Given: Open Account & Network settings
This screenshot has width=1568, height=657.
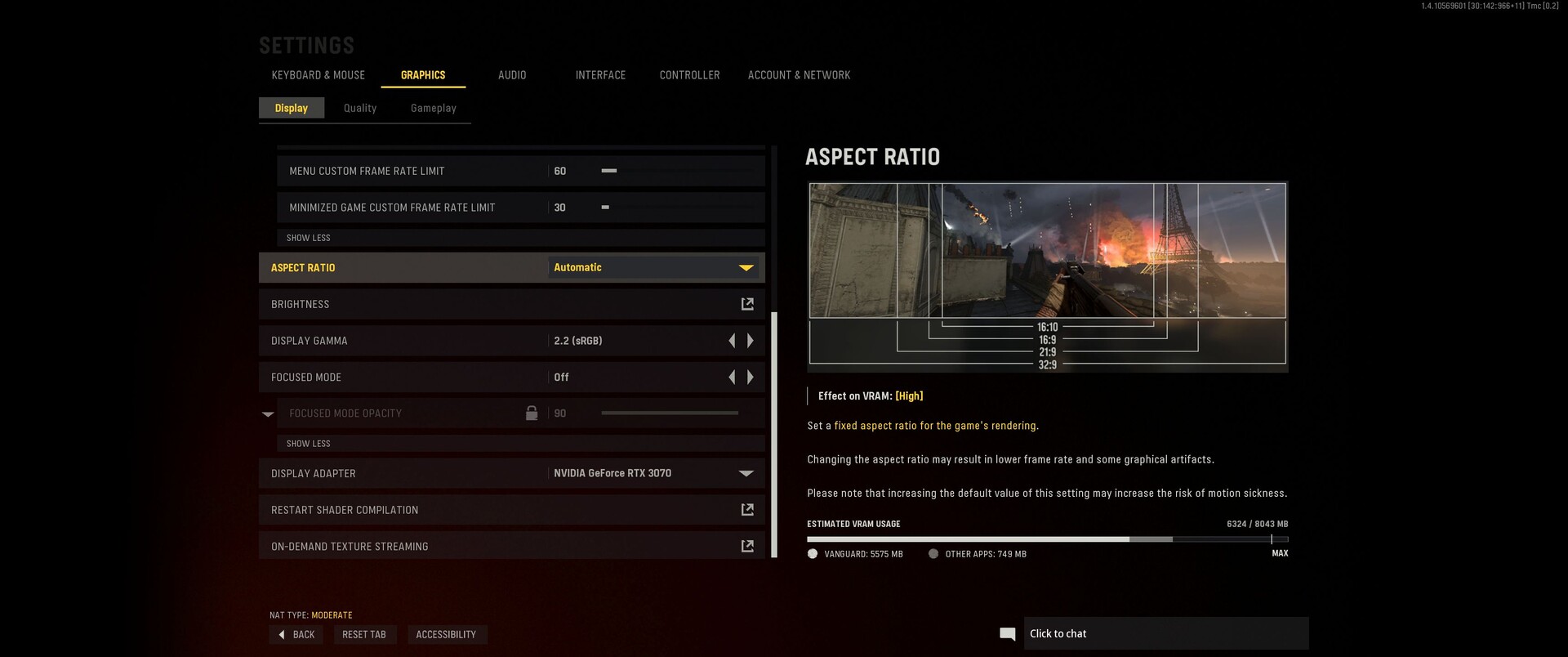Looking at the screenshot, I should click(799, 75).
